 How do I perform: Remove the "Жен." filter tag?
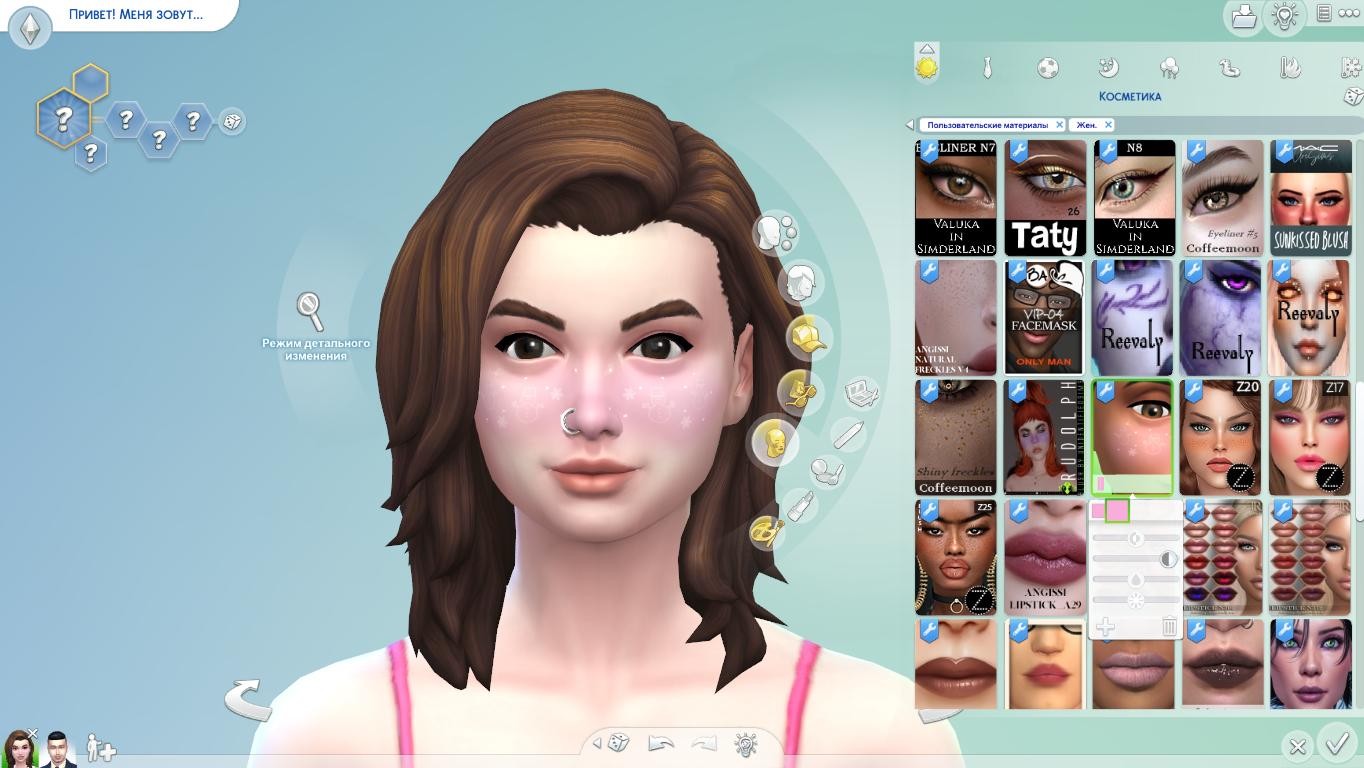pyautogui.click(x=1108, y=125)
